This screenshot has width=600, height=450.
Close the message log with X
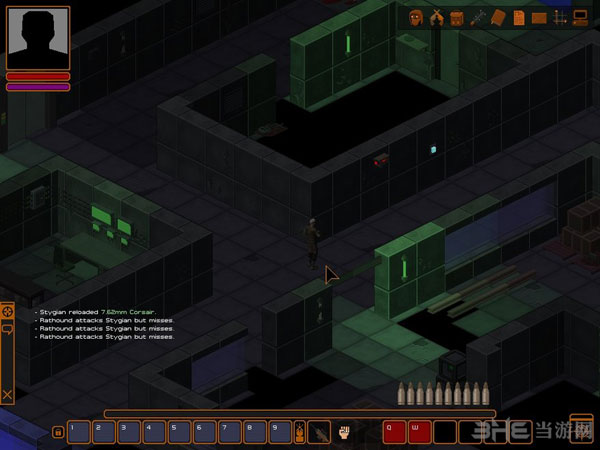coord(8,396)
